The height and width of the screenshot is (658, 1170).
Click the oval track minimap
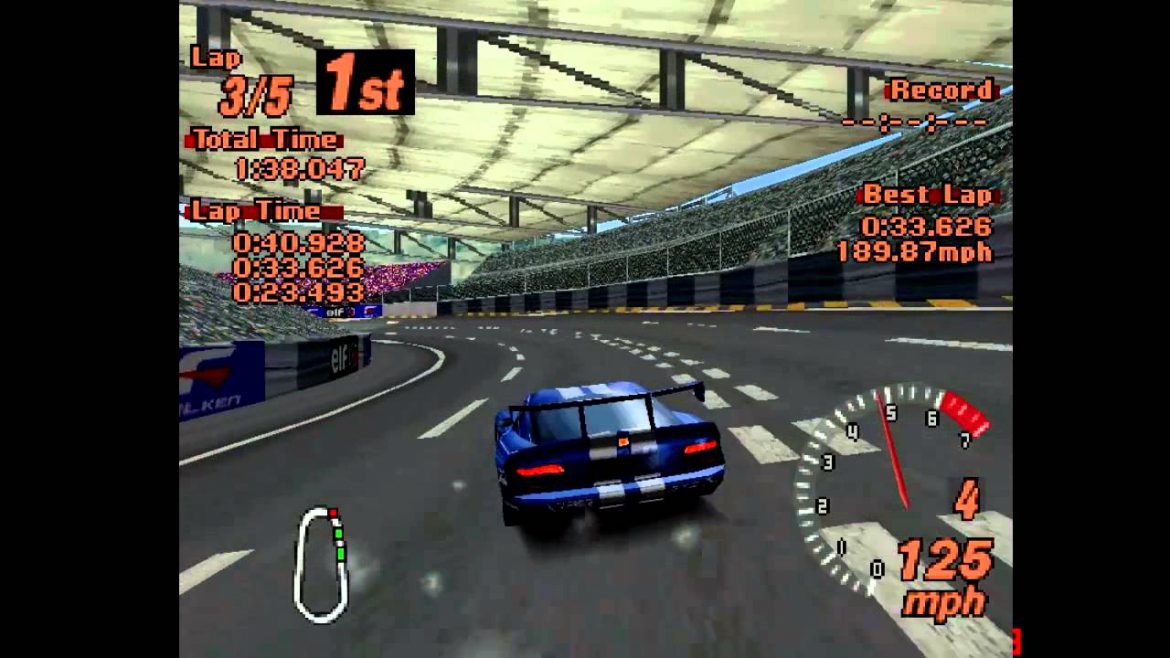(320, 564)
